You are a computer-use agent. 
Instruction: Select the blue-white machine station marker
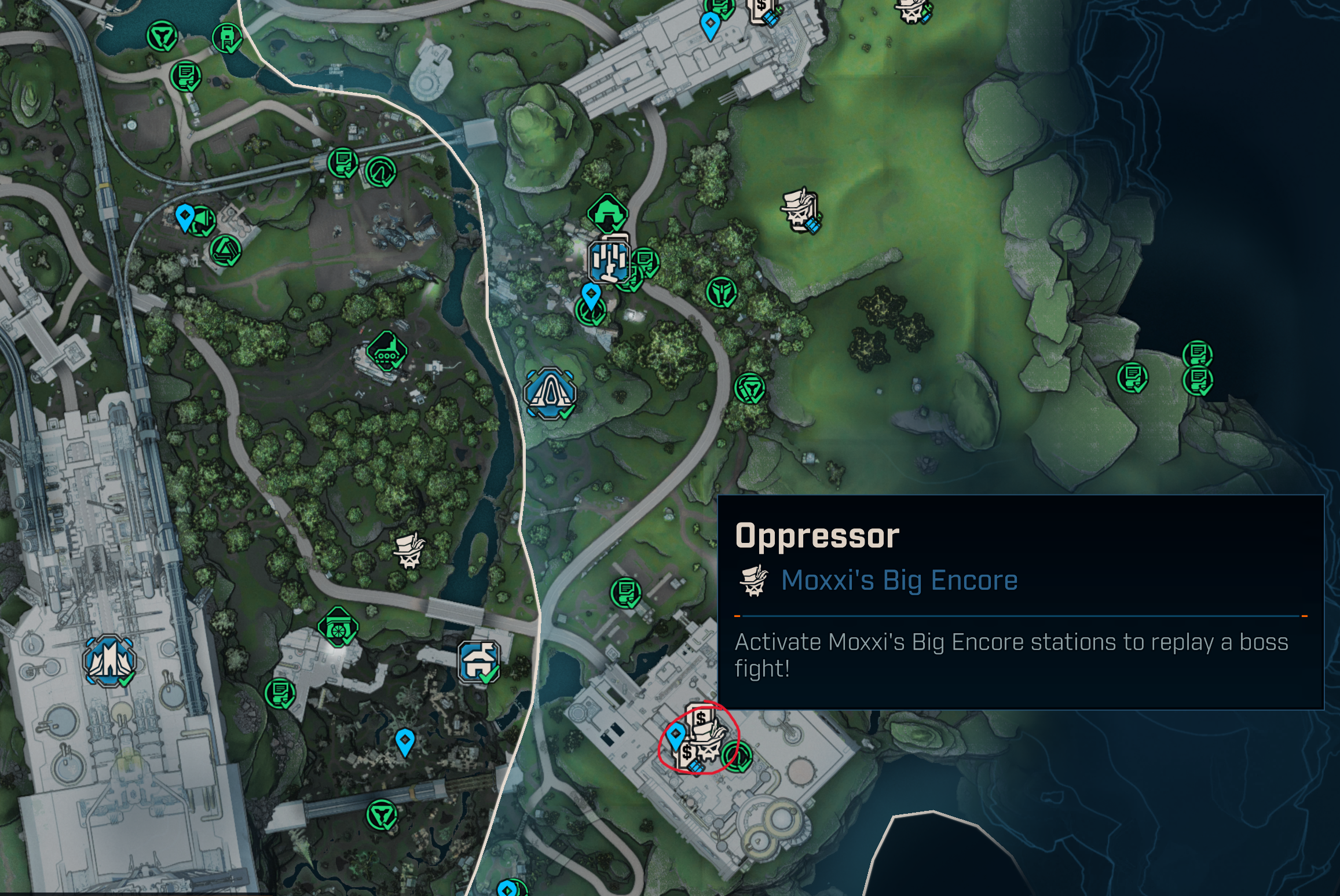pos(609,260)
